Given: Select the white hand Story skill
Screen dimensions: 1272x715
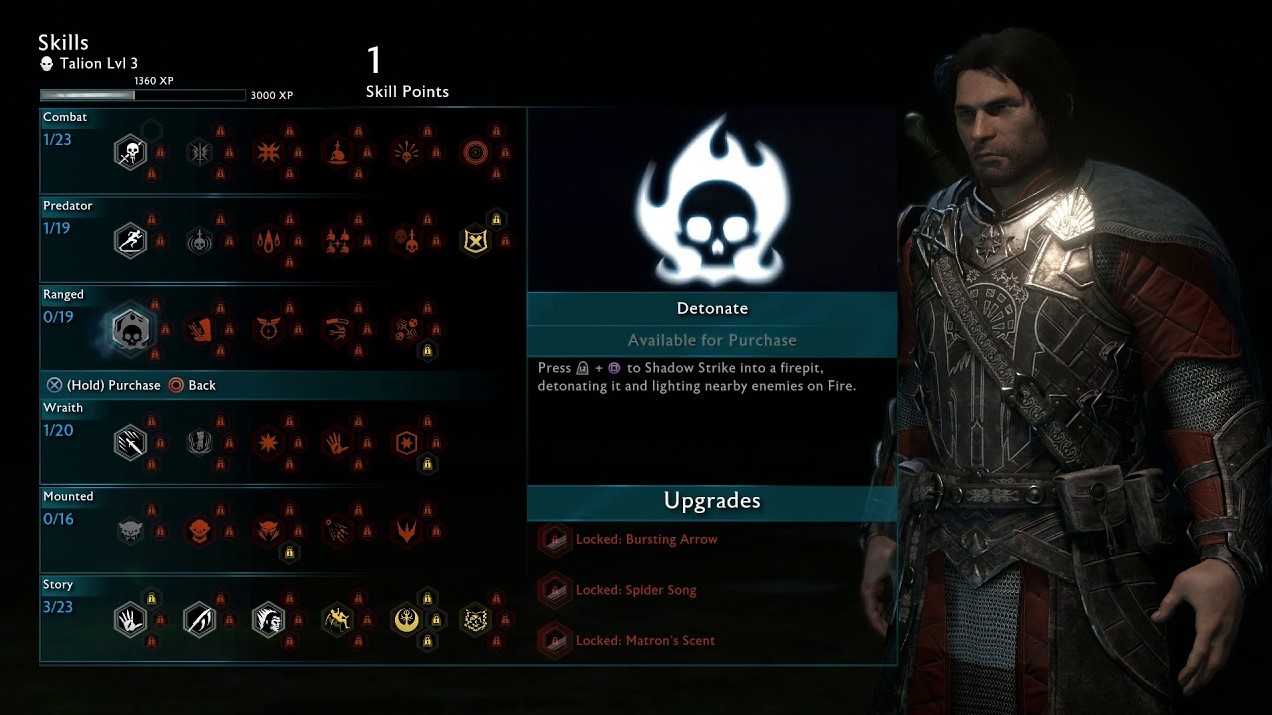Looking at the screenshot, I should [130, 620].
